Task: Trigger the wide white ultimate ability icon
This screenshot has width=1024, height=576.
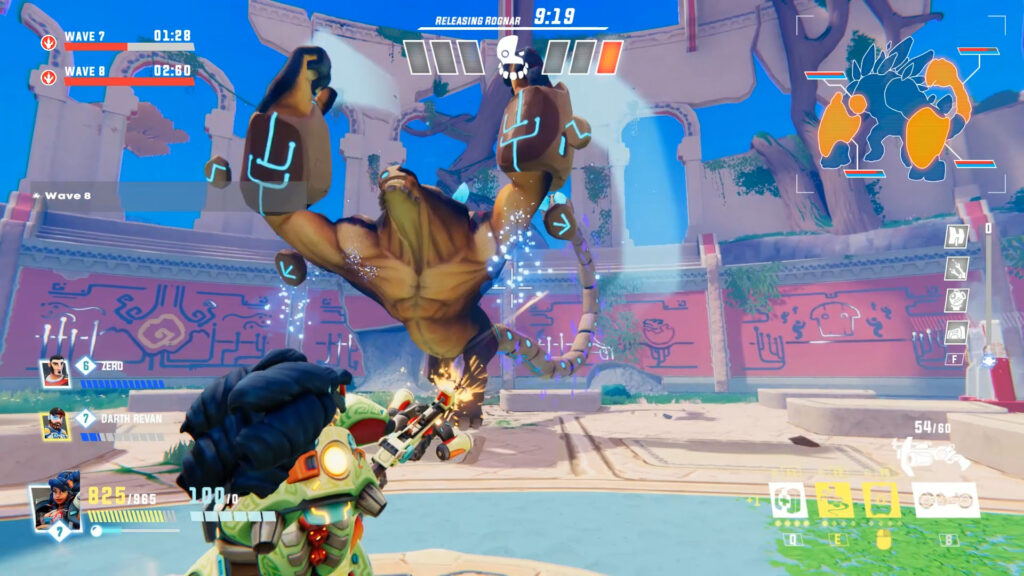Action: click(x=945, y=500)
